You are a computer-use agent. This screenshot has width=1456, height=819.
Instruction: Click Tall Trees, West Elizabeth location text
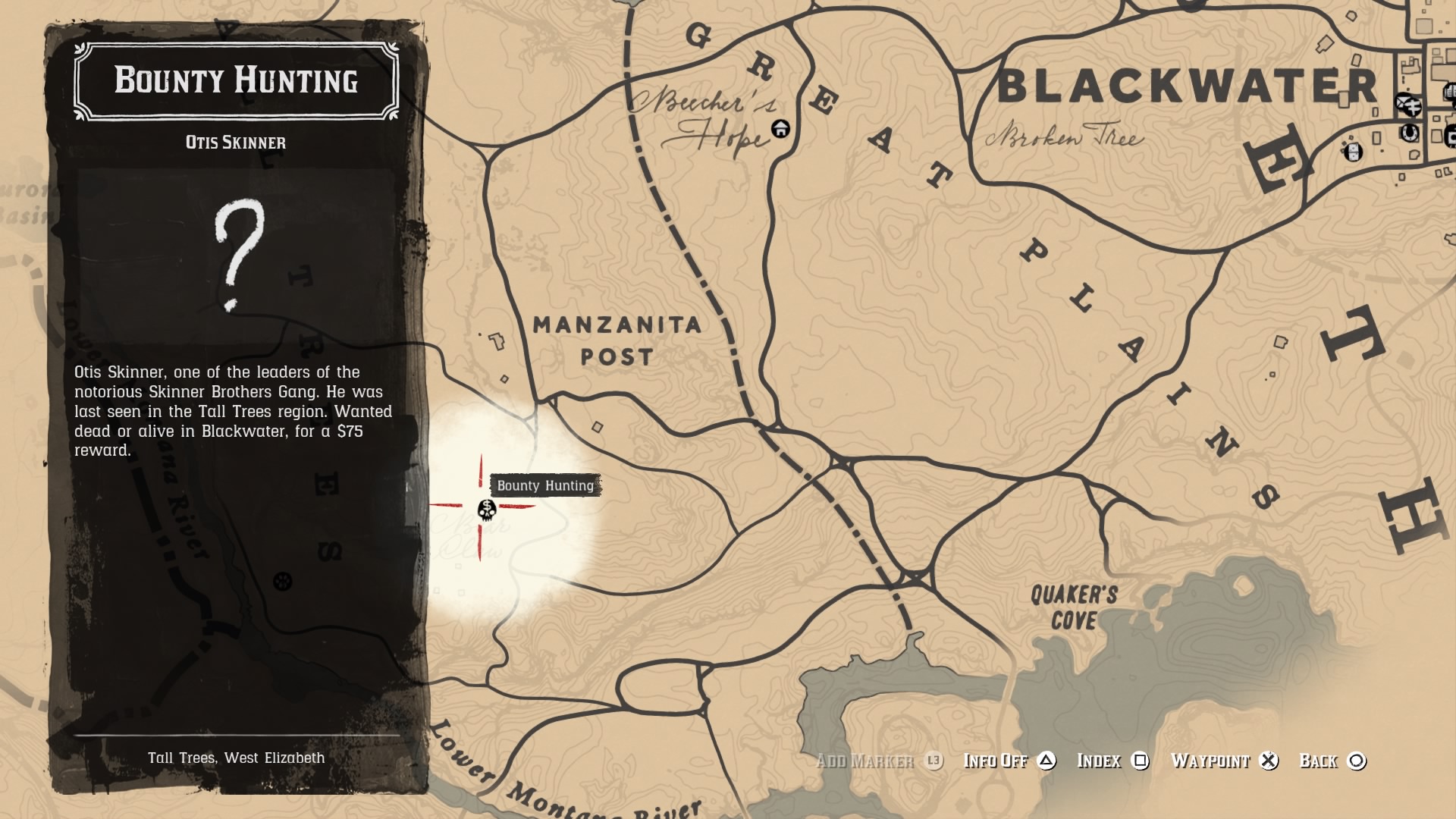tap(237, 756)
